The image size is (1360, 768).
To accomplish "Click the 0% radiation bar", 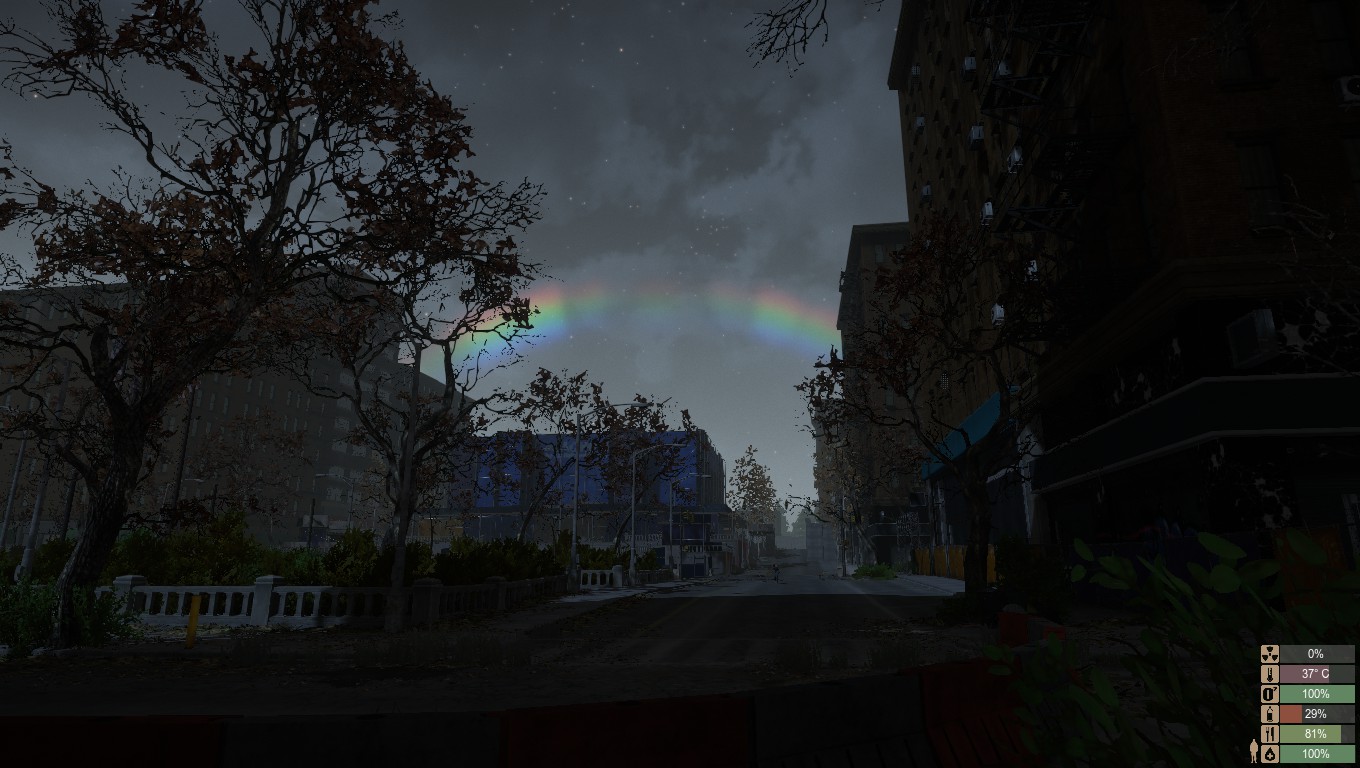I will (x=1315, y=654).
